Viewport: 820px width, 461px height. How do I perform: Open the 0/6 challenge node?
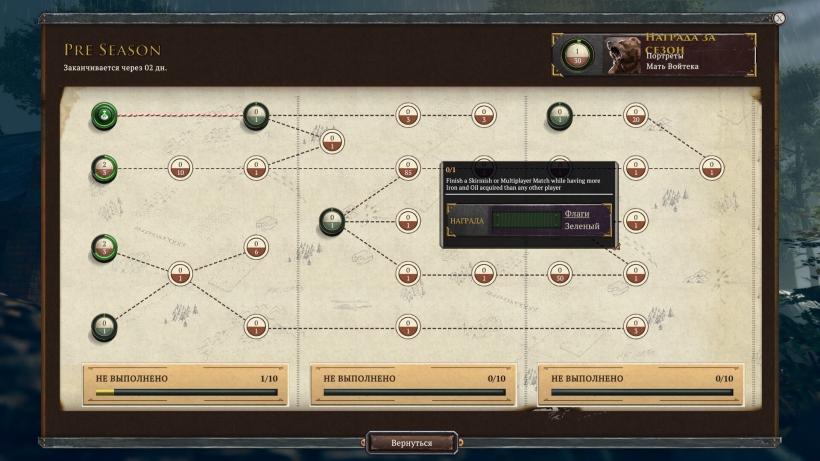click(x=256, y=248)
